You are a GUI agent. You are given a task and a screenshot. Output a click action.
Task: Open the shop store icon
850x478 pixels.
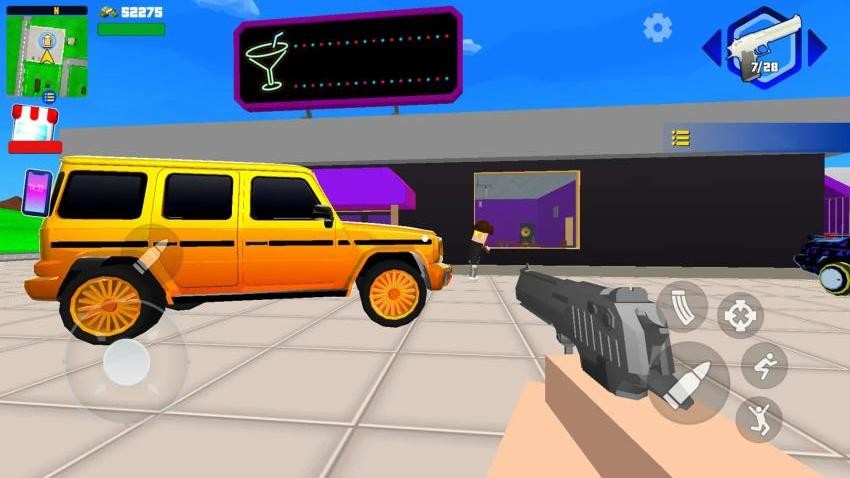point(35,129)
